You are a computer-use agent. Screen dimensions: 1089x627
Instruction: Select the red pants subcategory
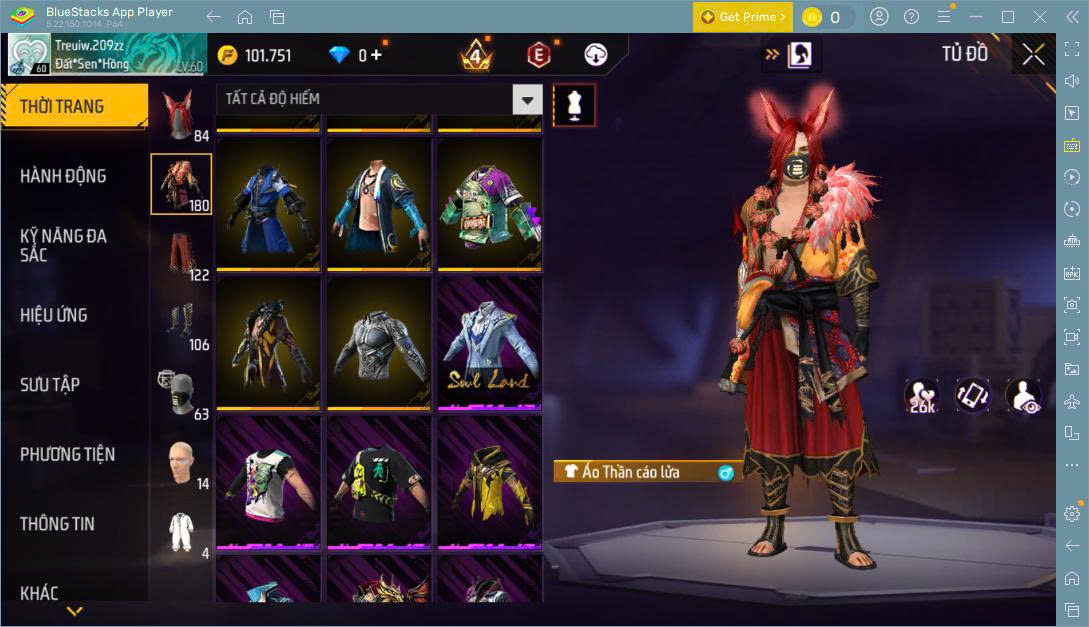[181, 254]
